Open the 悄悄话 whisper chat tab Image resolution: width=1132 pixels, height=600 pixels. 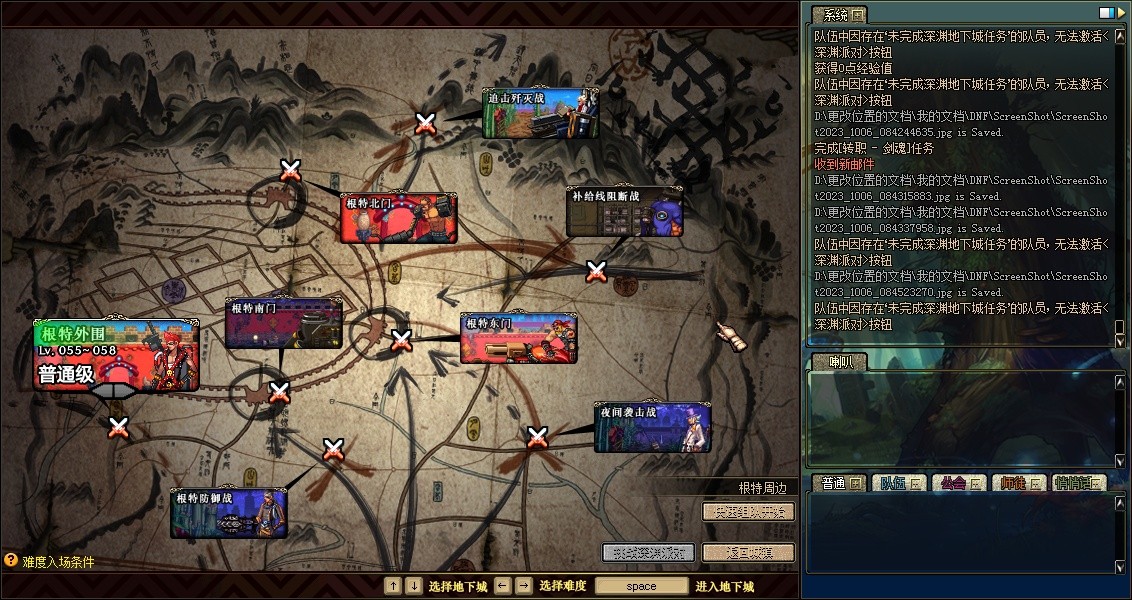click(x=1079, y=483)
